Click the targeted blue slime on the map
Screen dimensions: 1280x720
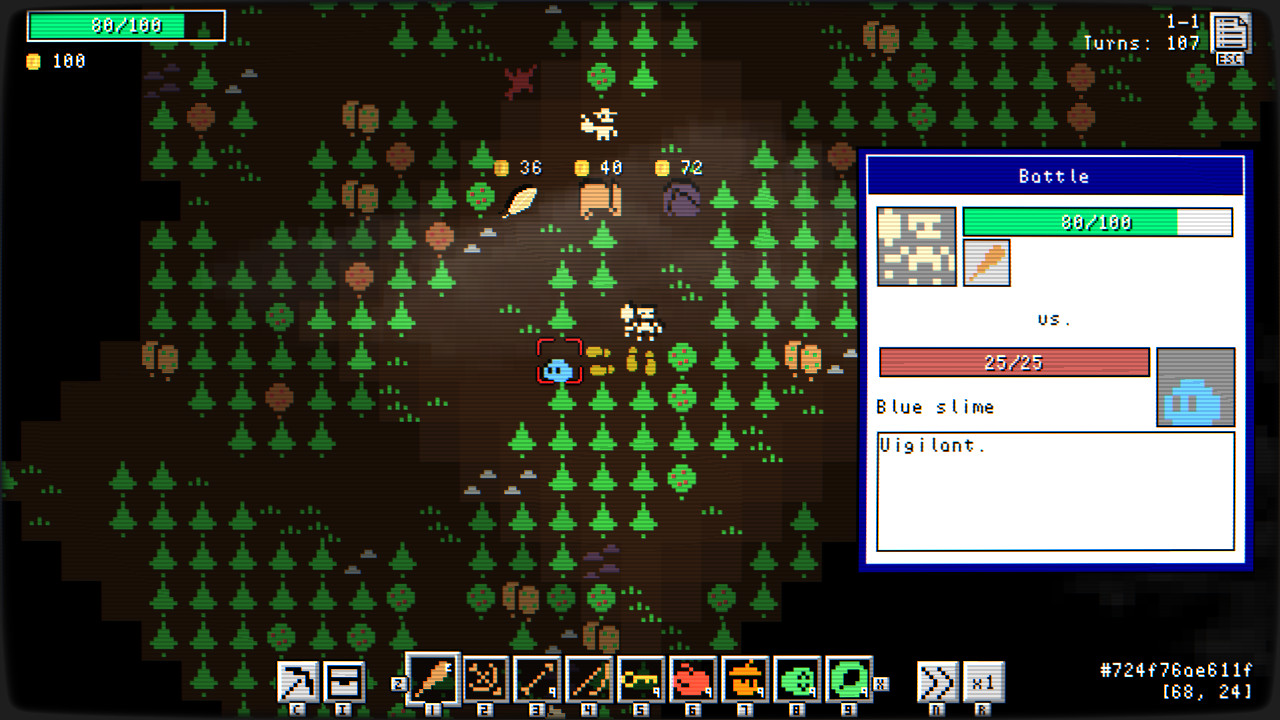[559, 368]
